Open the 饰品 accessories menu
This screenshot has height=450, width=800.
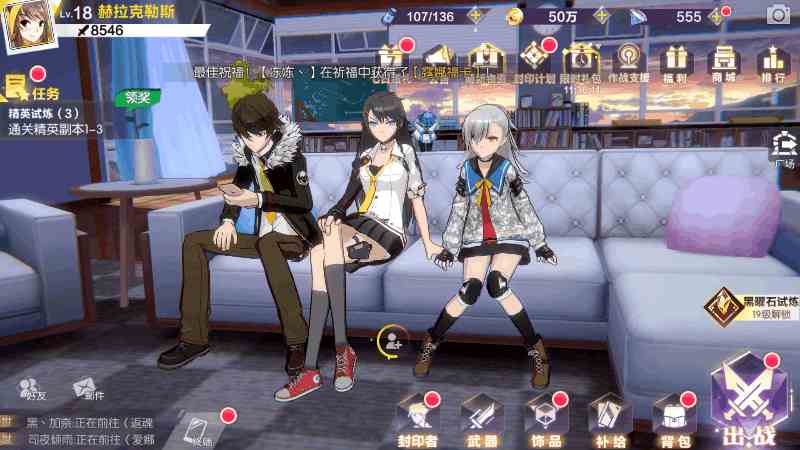pos(546,419)
